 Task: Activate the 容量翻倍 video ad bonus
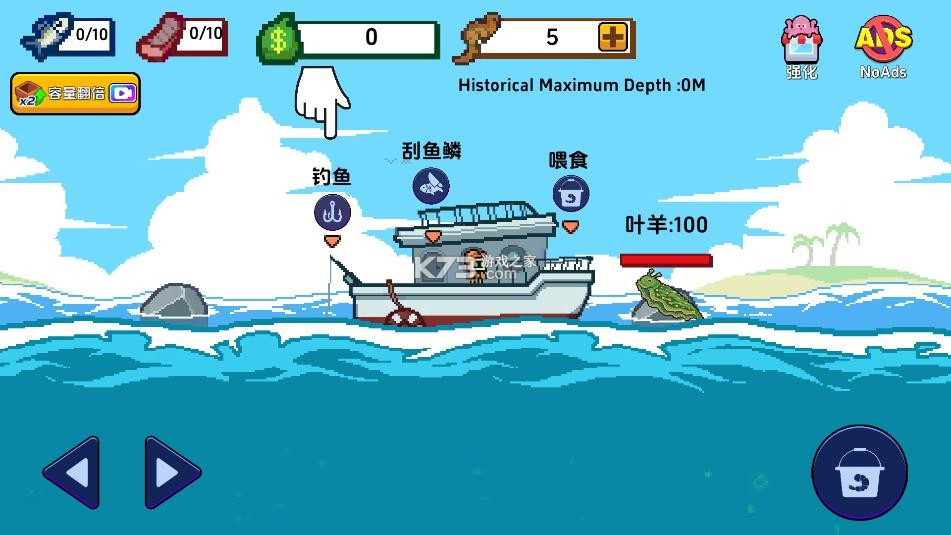click(75, 94)
